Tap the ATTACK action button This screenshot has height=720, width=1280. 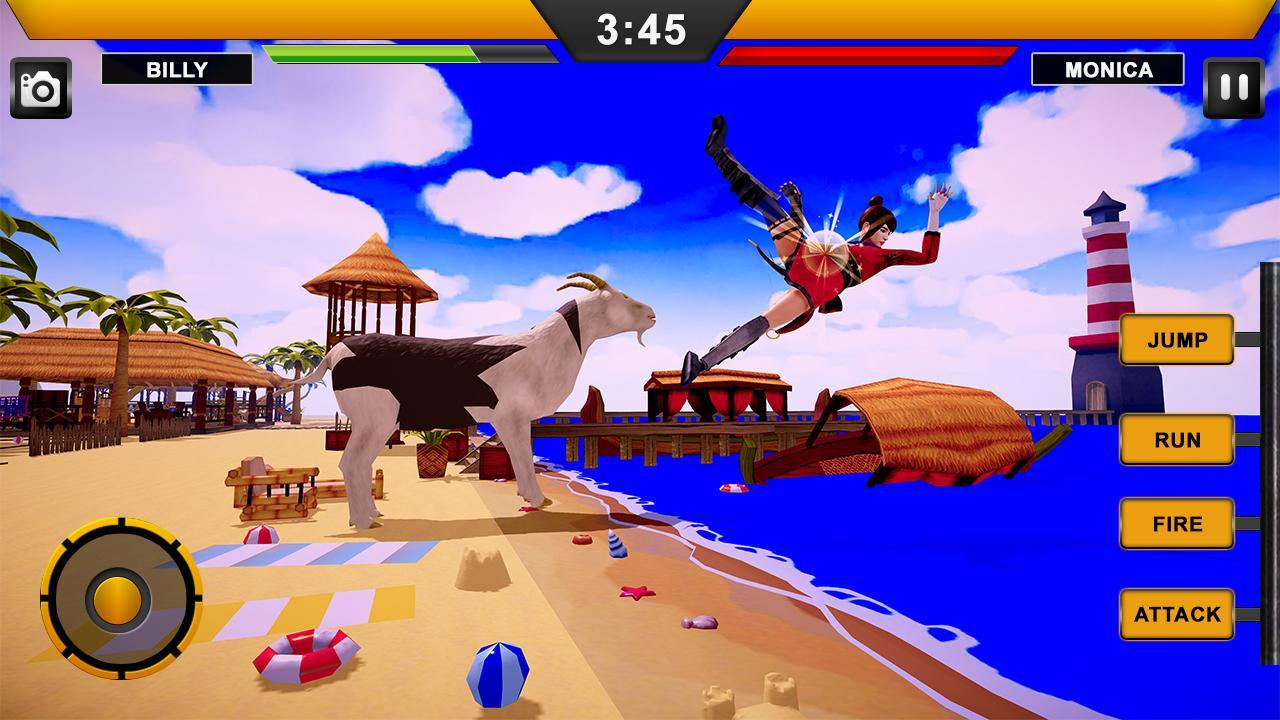click(1177, 614)
